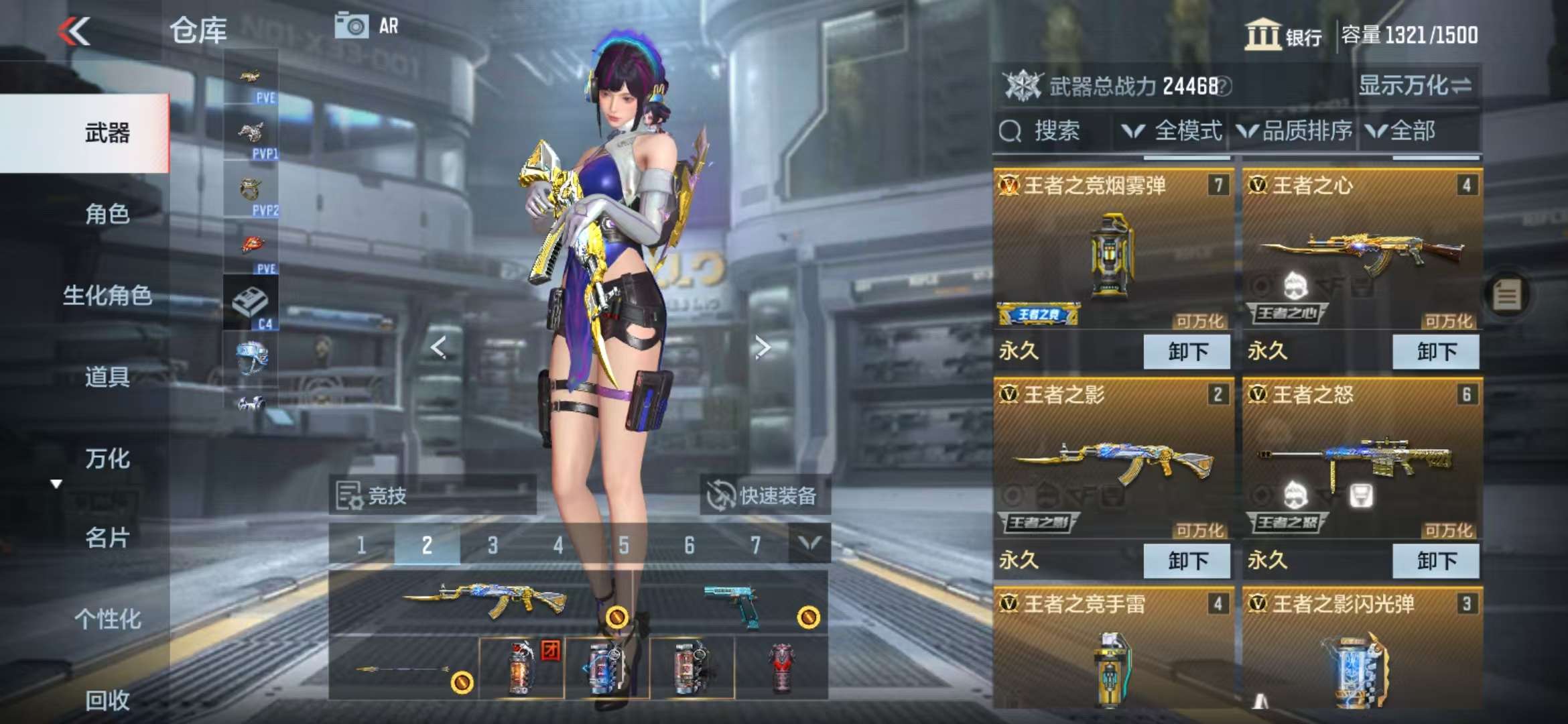Switch to the 生化角色 category

coord(107,295)
